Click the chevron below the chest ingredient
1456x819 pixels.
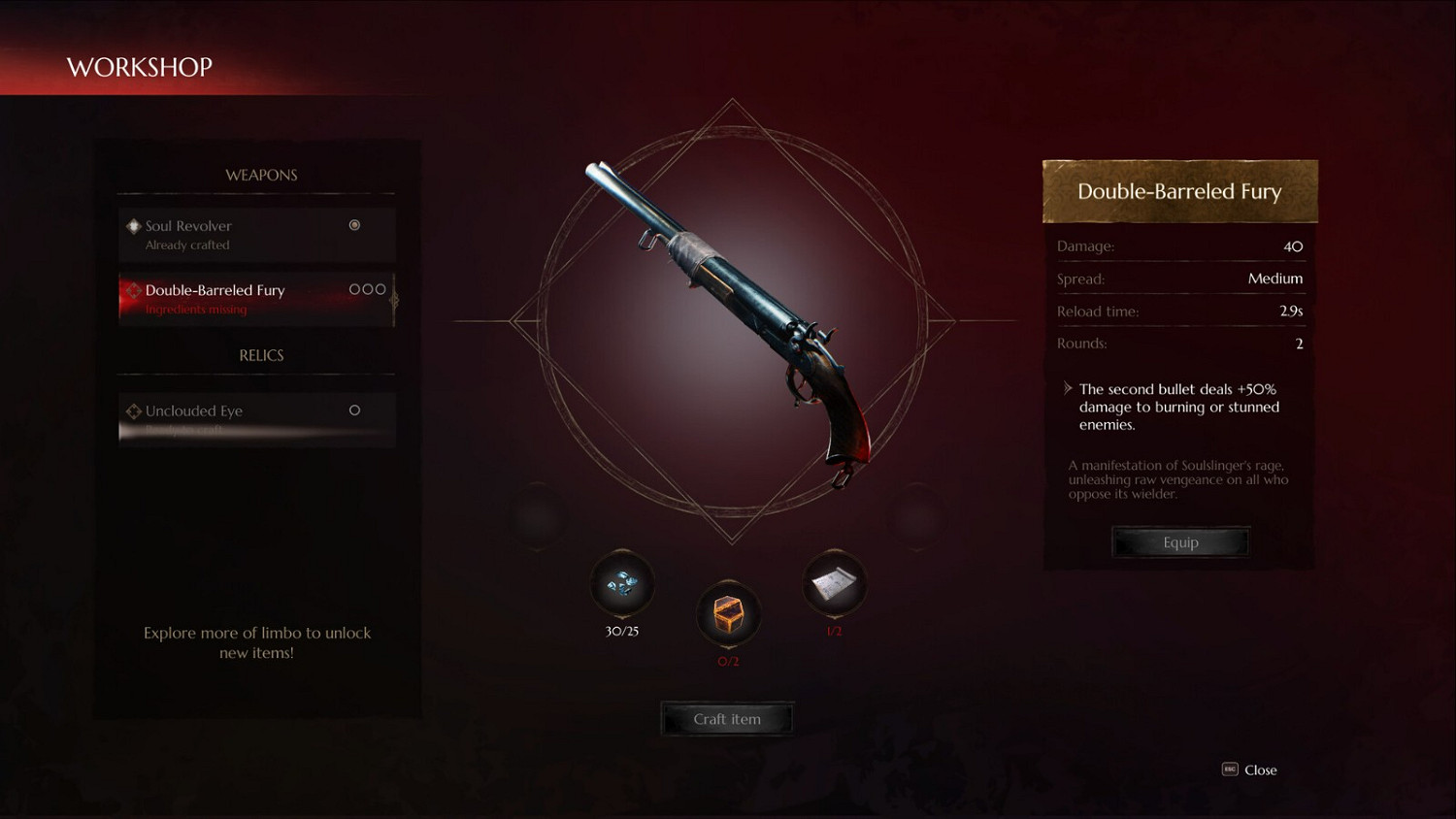click(x=728, y=647)
